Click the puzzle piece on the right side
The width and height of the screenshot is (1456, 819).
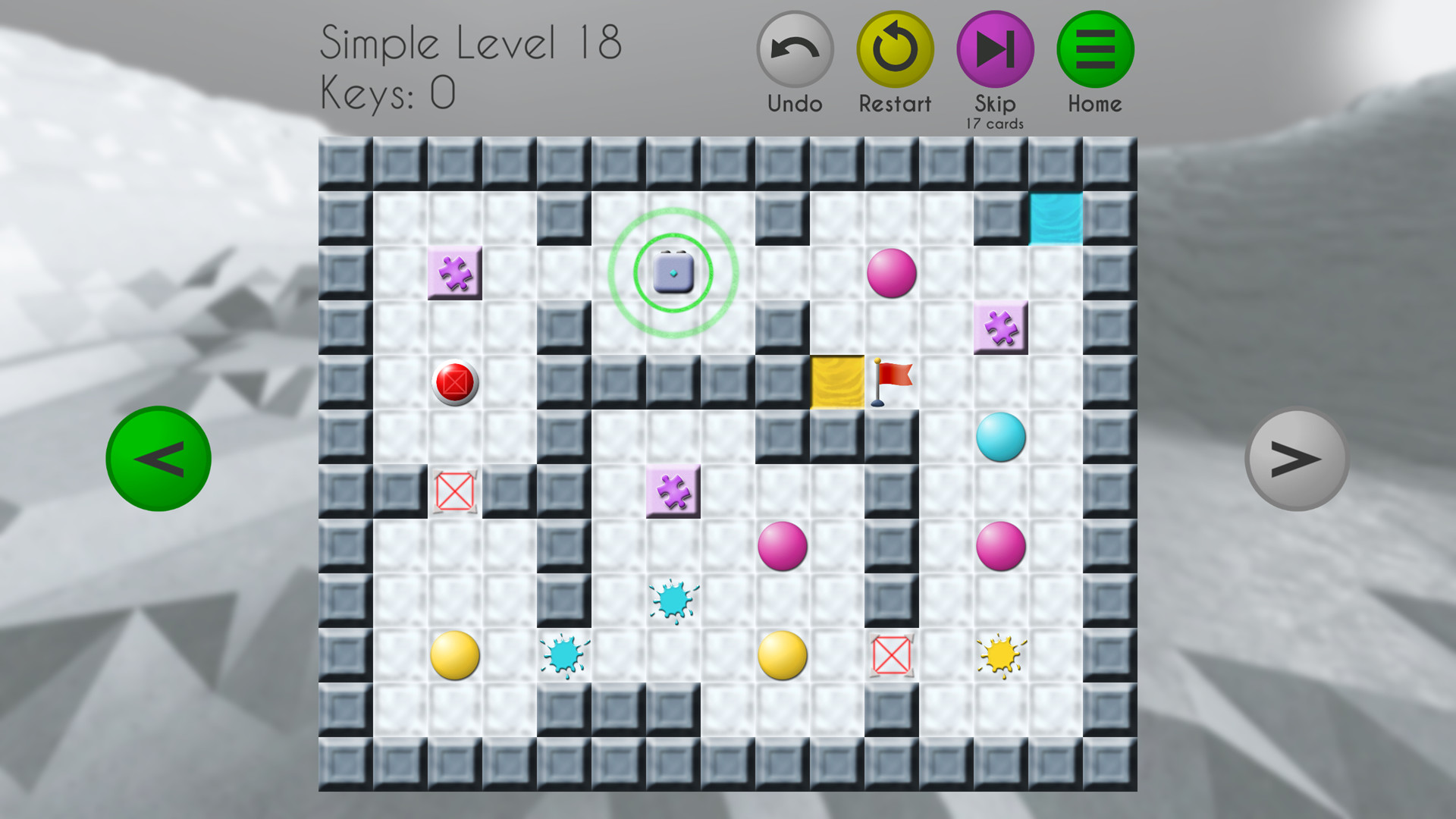[x=1003, y=326]
